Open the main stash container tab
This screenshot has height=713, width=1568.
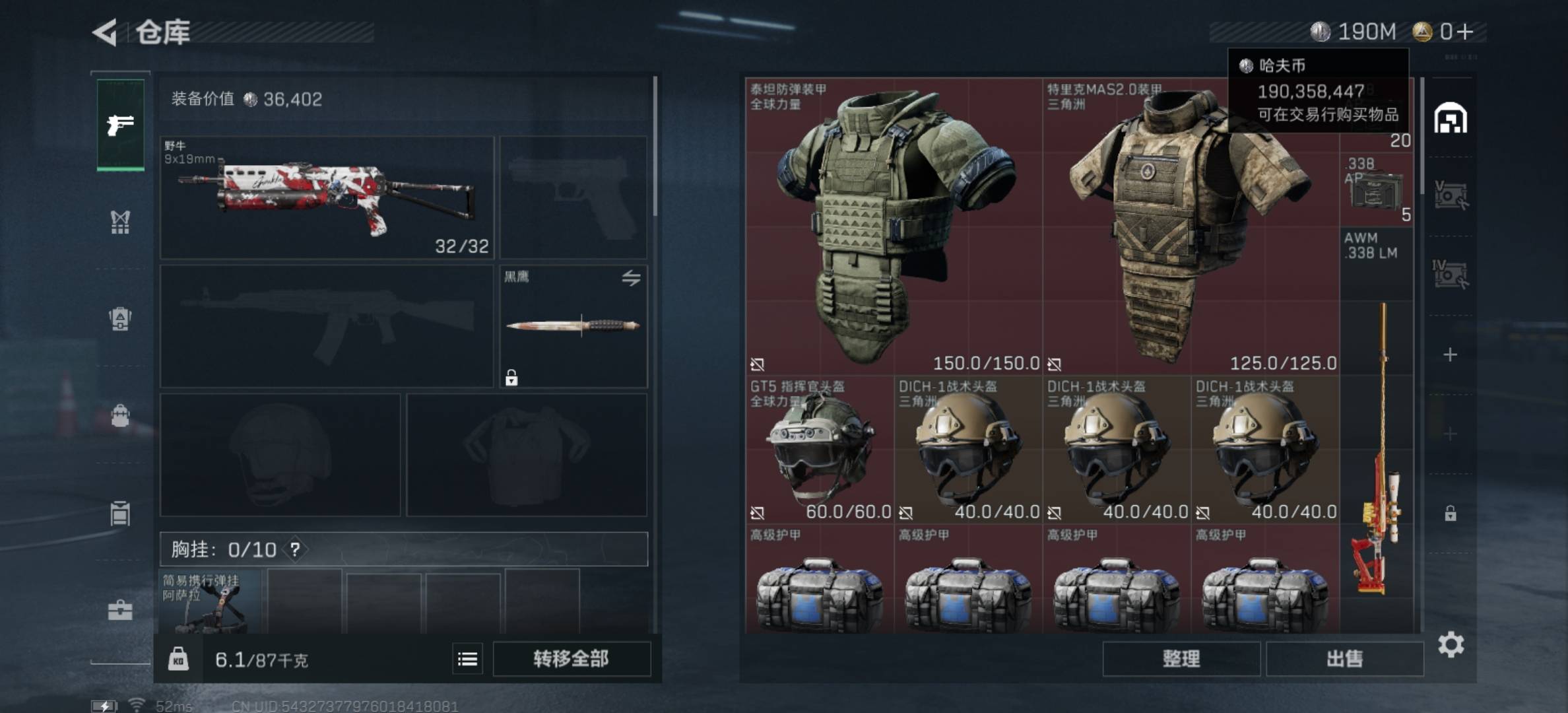[1450, 119]
